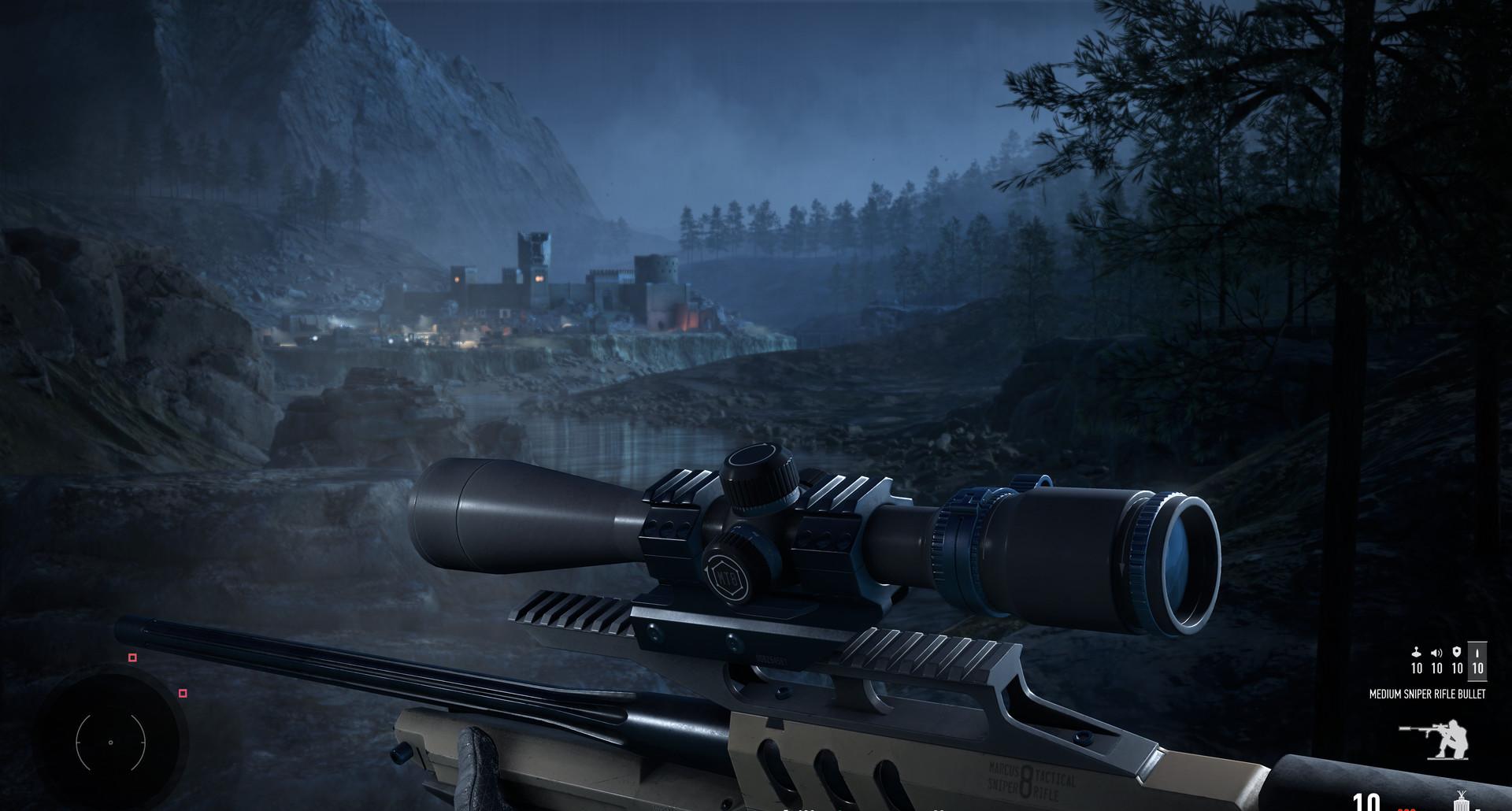Choose the lure bullet ammo icon
Image resolution: width=1512 pixels, height=811 pixels.
click(1416, 661)
